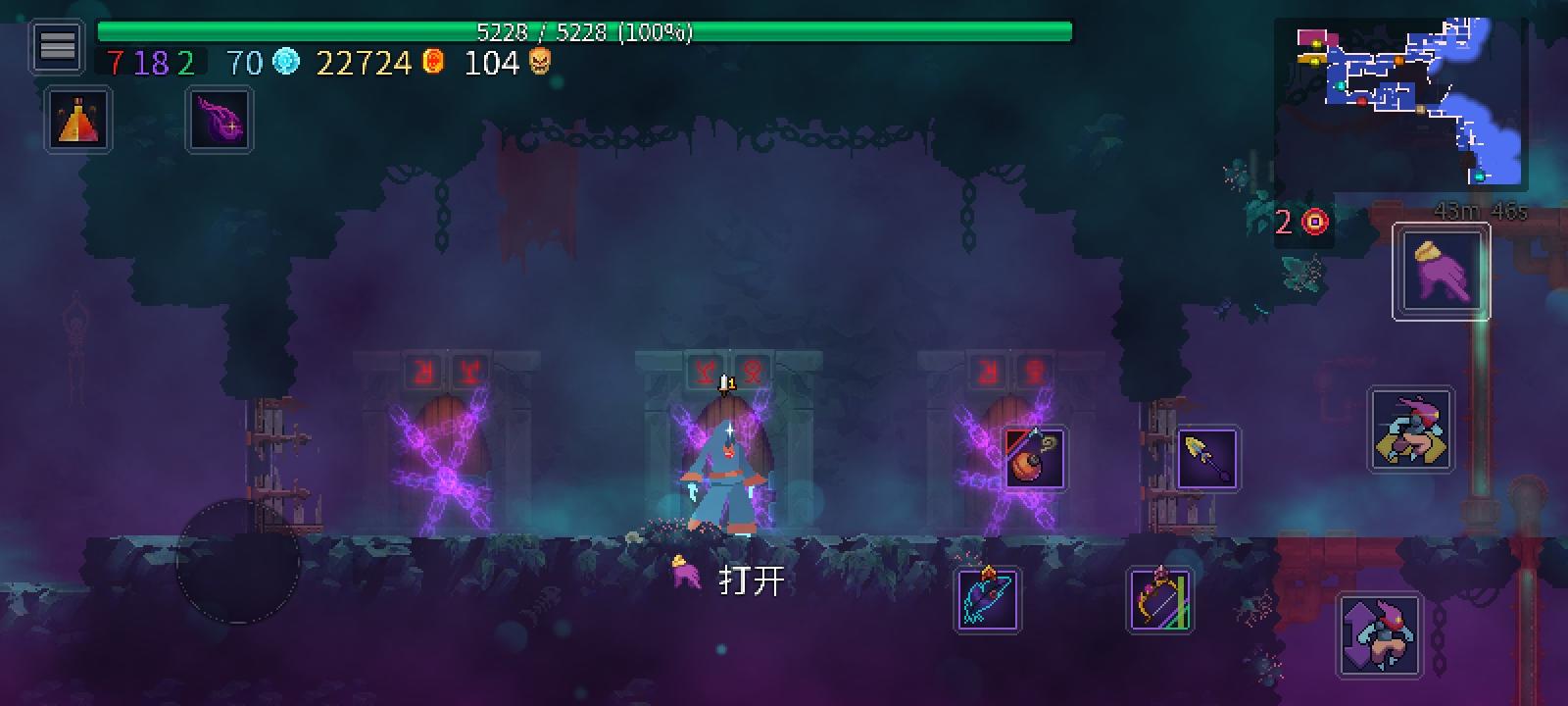The image size is (1568, 706).
Task: Tap the purple fireball mutation icon
Action: click(220, 120)
